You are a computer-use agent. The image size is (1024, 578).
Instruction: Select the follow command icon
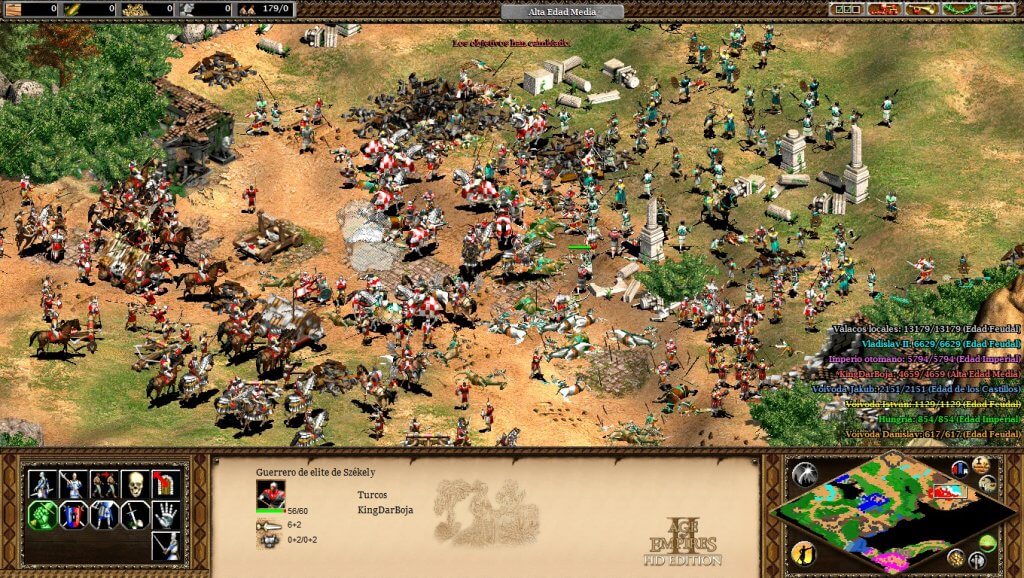pos(104,485)
